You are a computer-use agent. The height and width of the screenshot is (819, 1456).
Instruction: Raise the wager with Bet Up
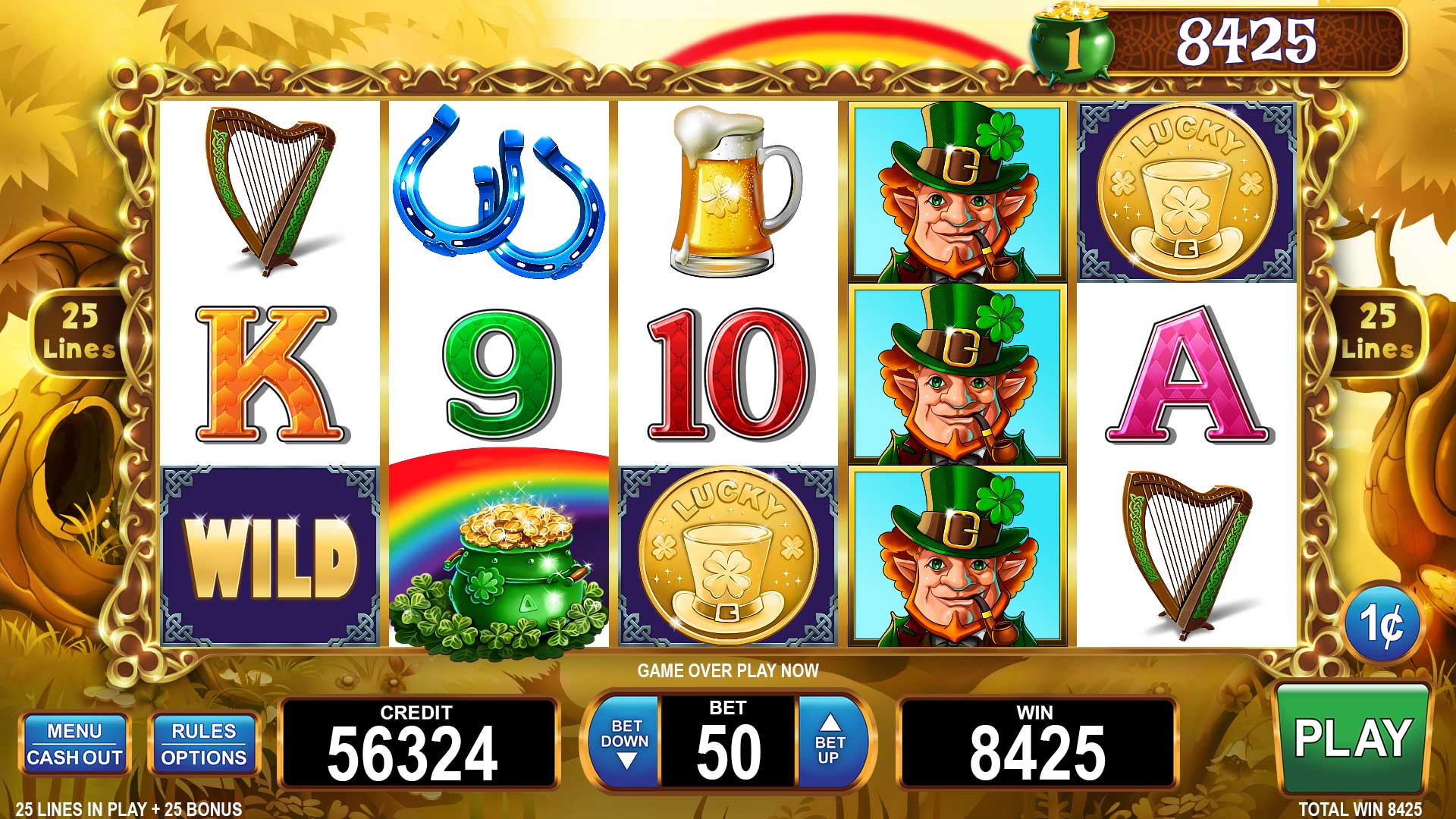[830, 741]
